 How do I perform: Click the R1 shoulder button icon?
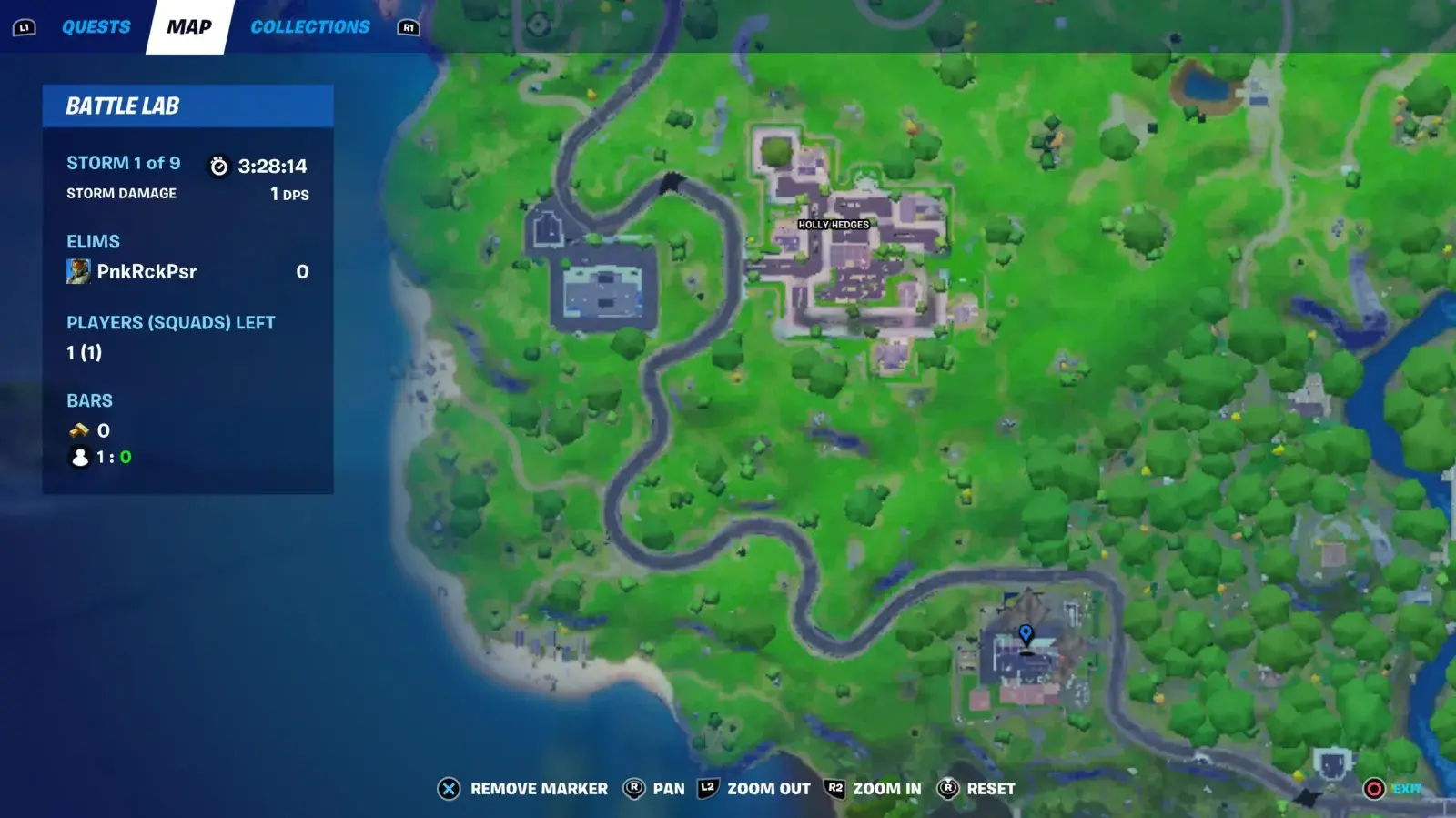[409, 27]
